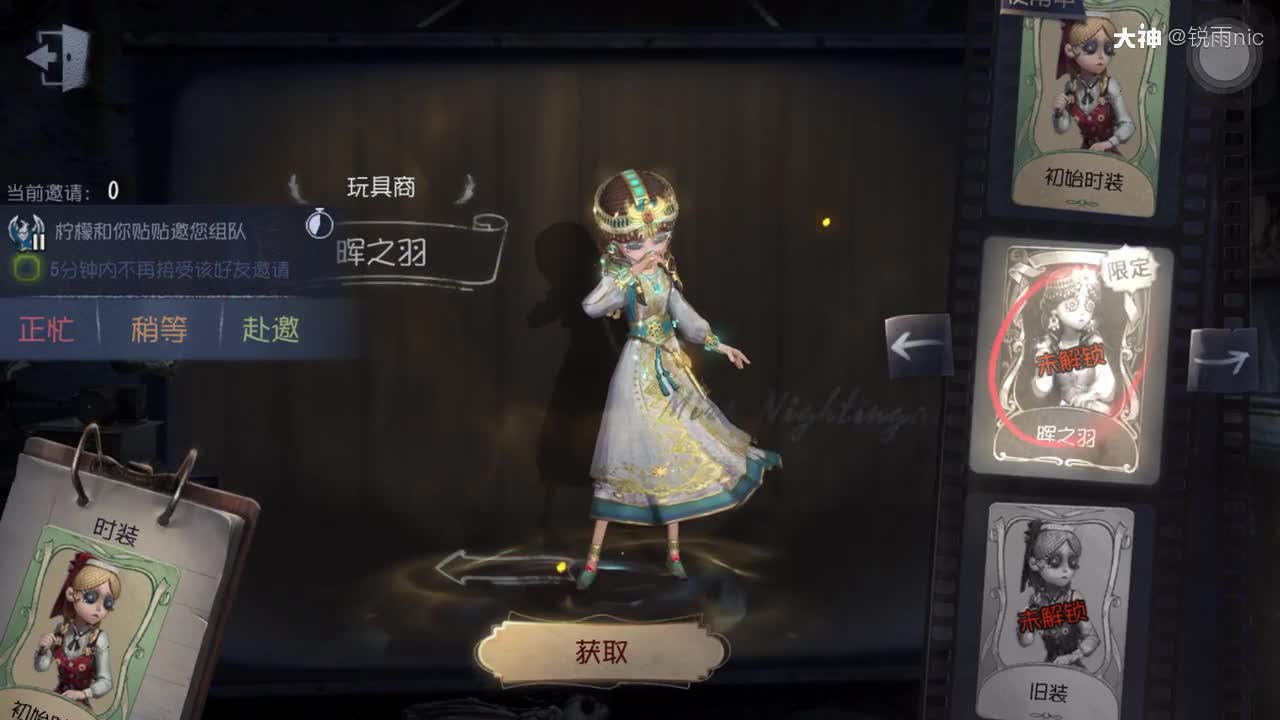Accept the invite with 赴邀
The width and height of the screenshot is (1280, 720).
(273, 330)
